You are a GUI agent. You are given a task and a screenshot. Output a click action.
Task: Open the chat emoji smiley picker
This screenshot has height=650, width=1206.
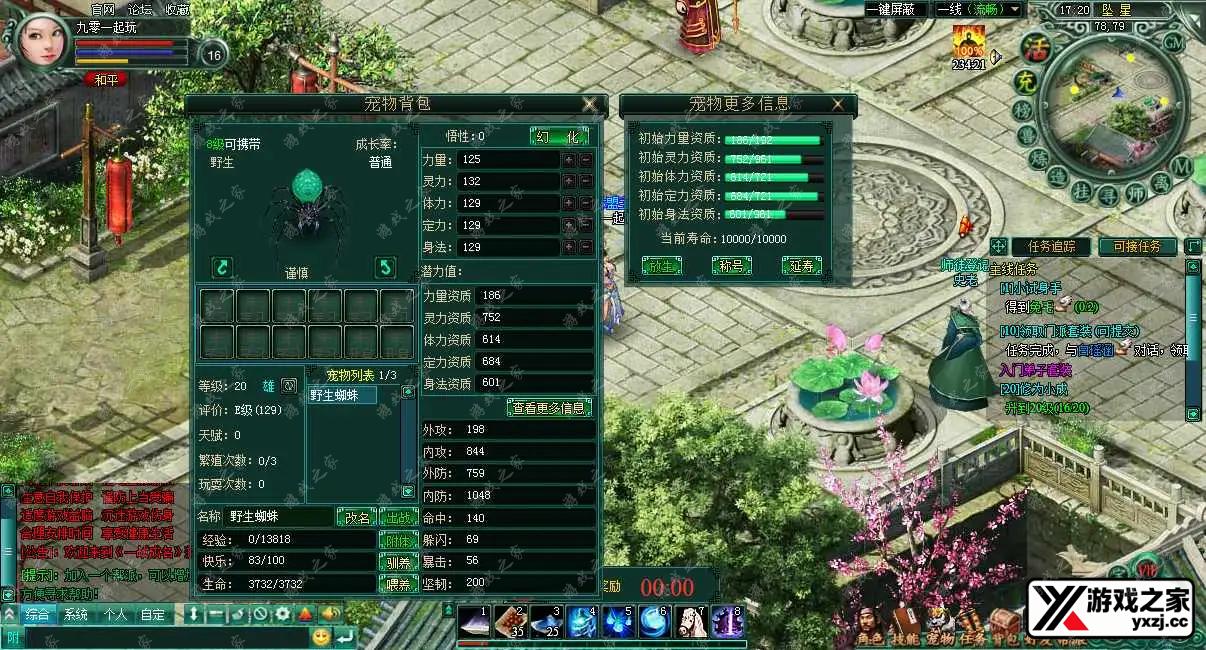point(321,636)
